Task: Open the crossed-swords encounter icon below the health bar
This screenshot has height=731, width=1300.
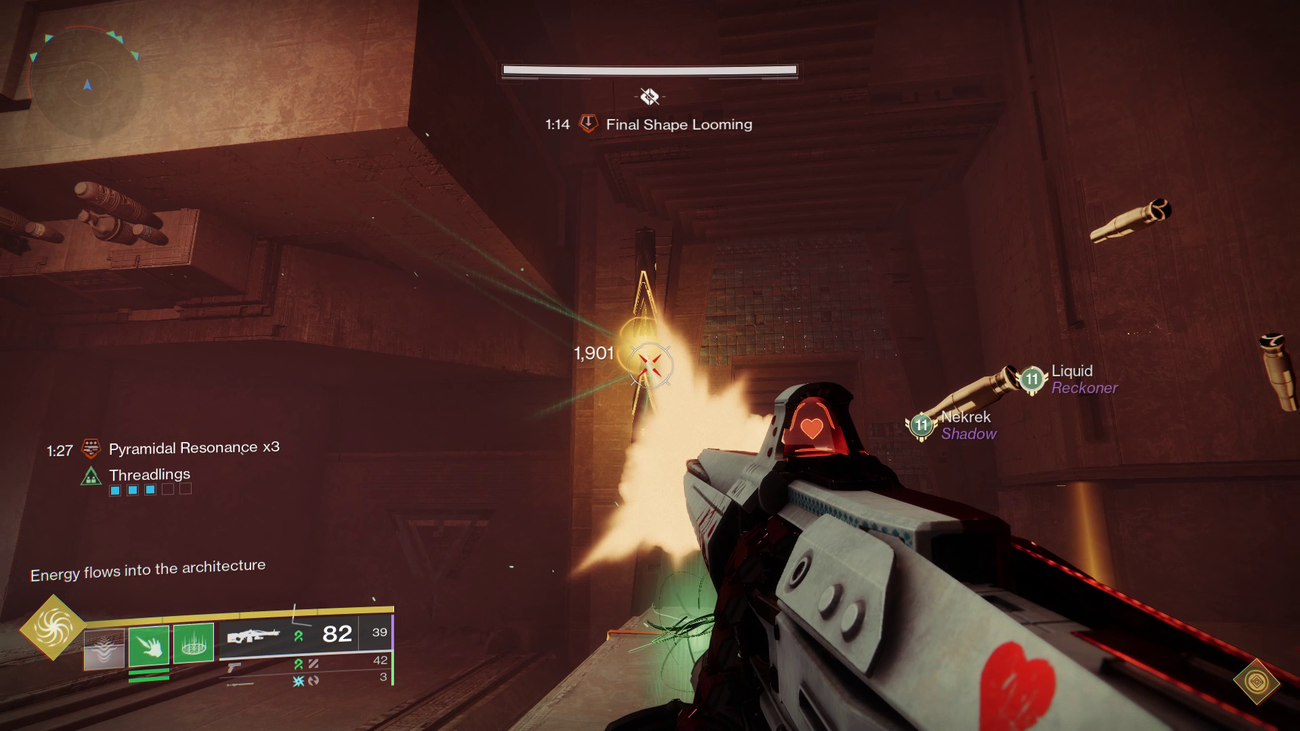Action: point(649,97)
